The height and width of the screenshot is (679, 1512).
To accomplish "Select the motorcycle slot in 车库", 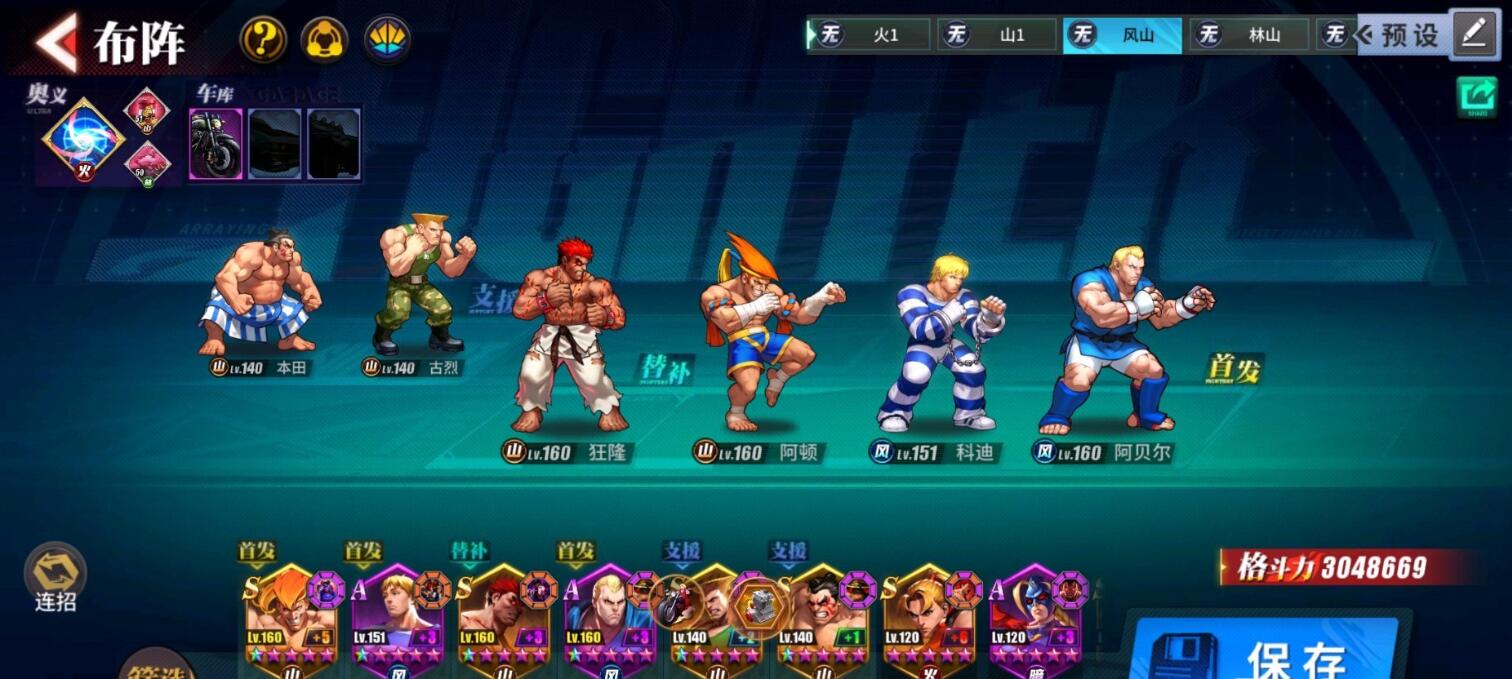I will tap(216, 144).
